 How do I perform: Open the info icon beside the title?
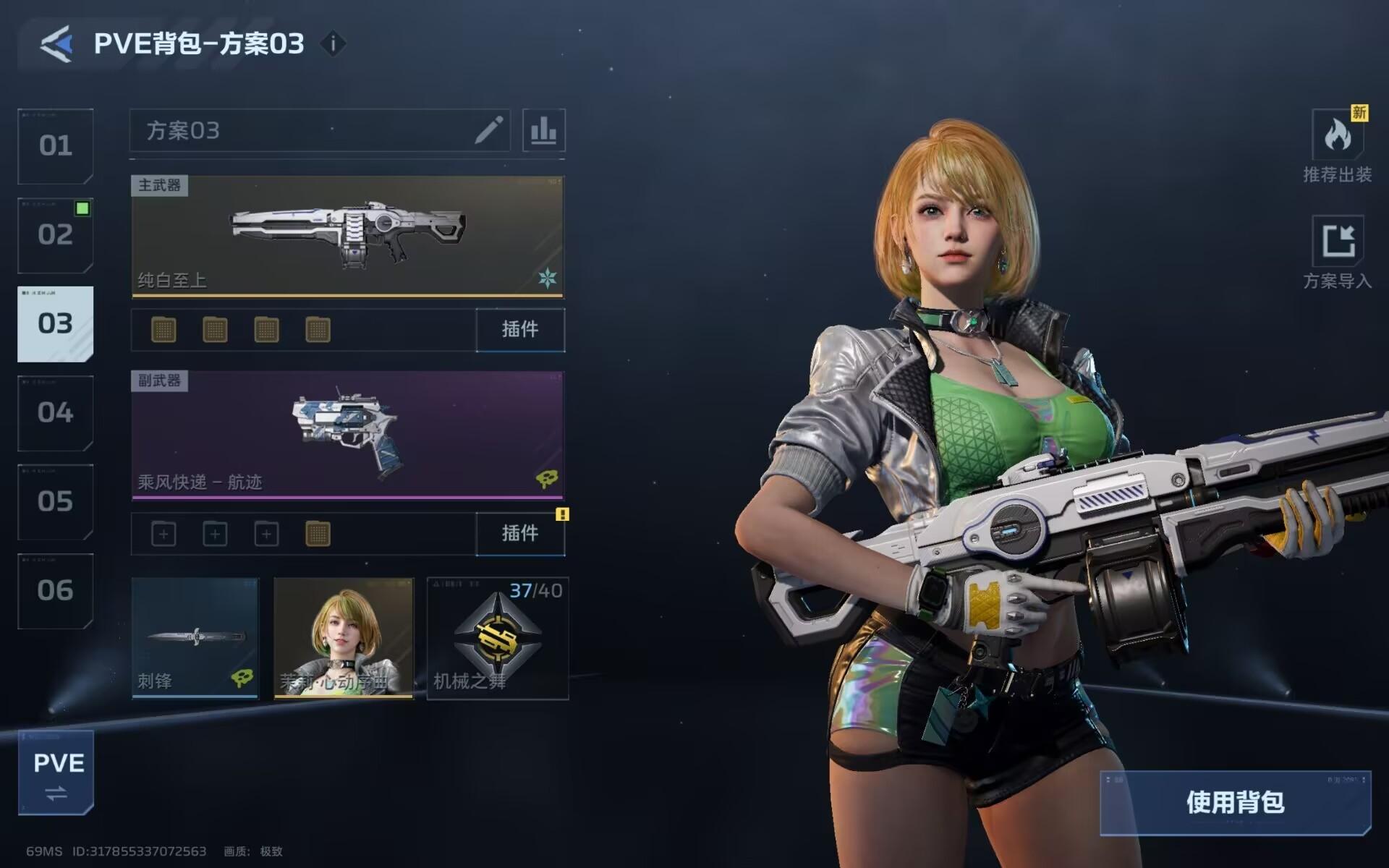(333, 43)
